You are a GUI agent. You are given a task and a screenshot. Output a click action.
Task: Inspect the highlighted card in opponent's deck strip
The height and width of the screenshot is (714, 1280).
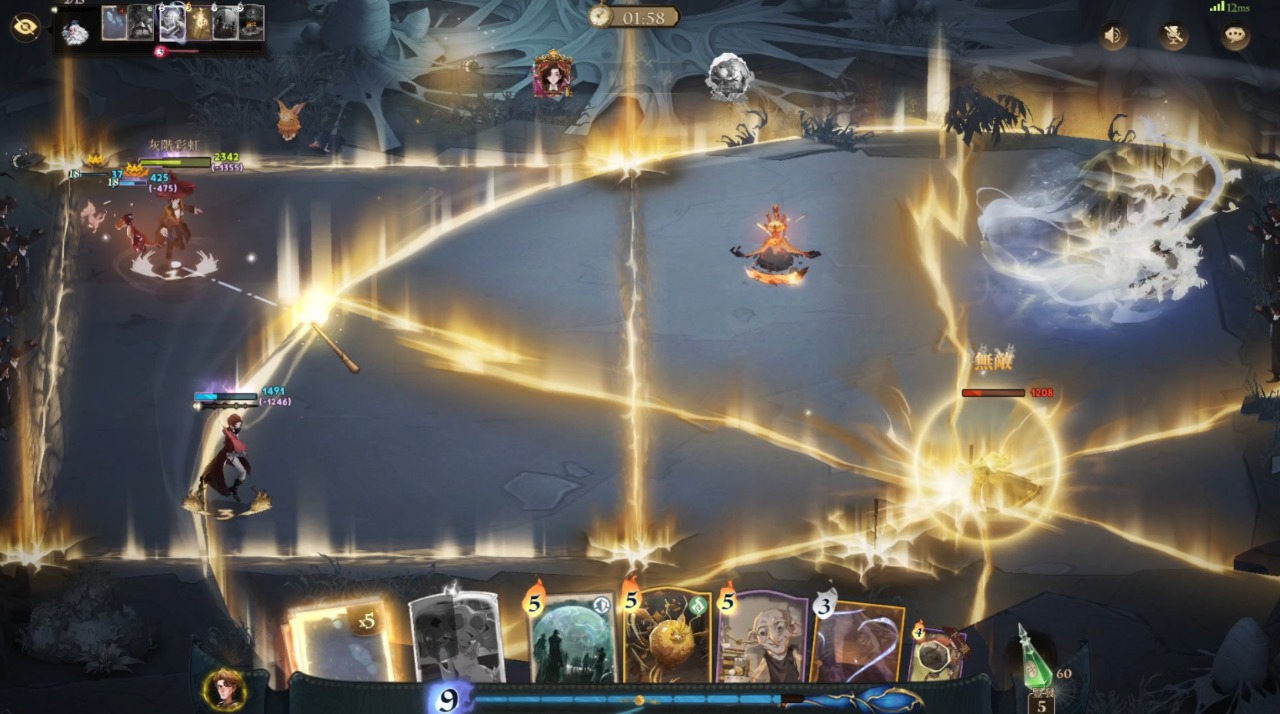coord(173,22)
